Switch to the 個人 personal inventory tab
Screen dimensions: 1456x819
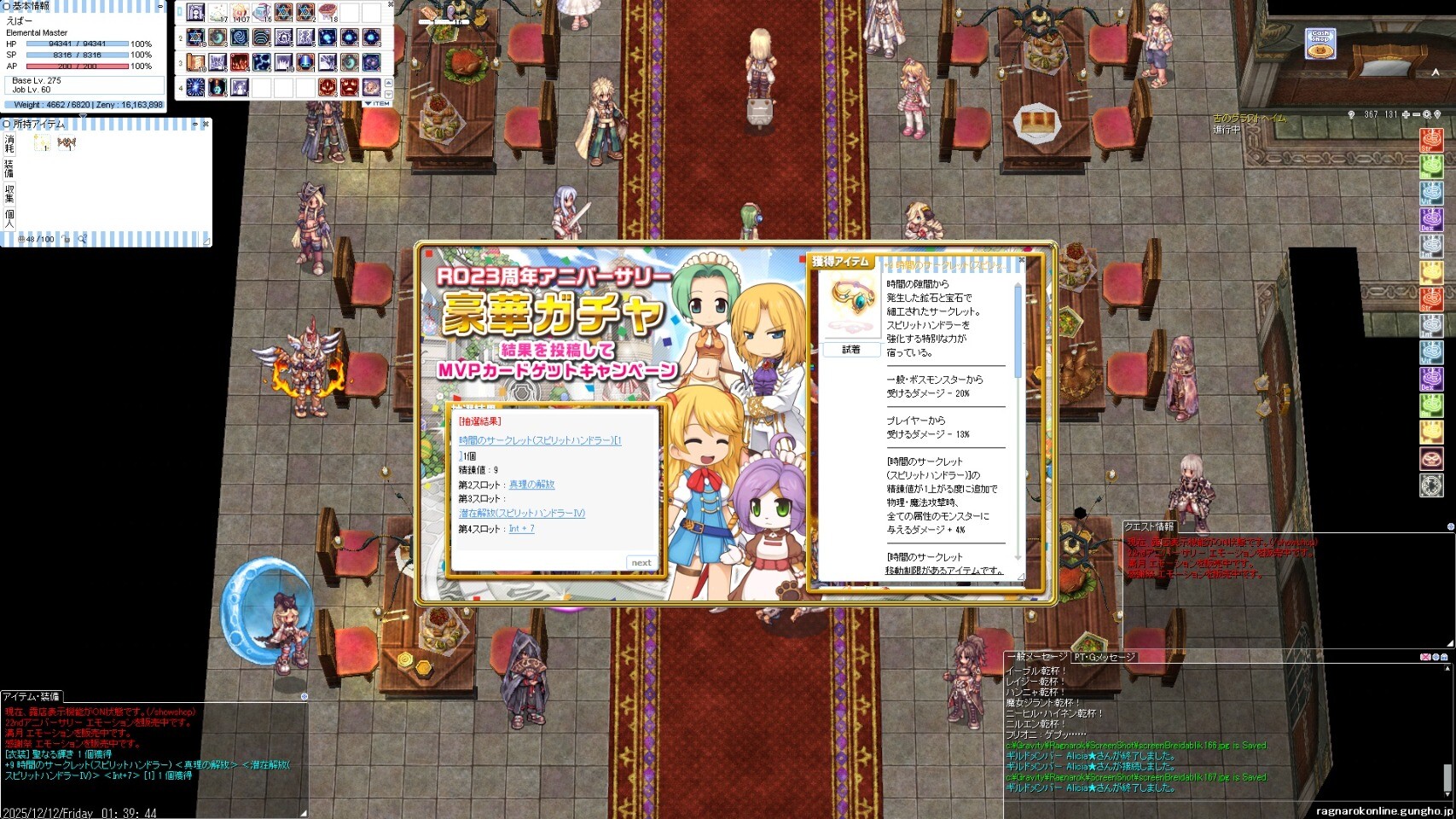point(9,217)
